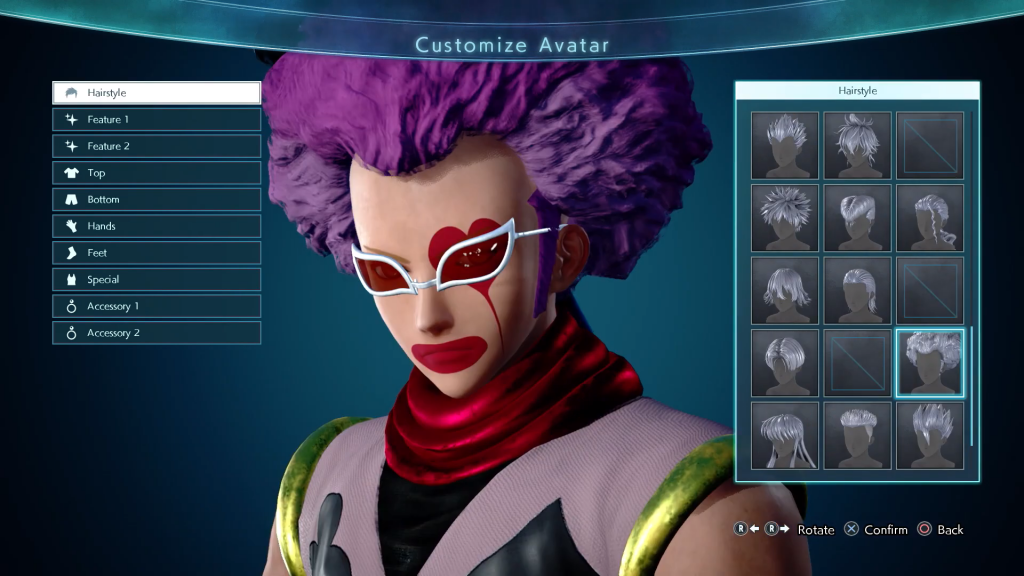Image resolution: width=1024 pixels, height=576 pixels.
Task: Pick the highlighted curly afro hairstyle
Action: (930, 363)
